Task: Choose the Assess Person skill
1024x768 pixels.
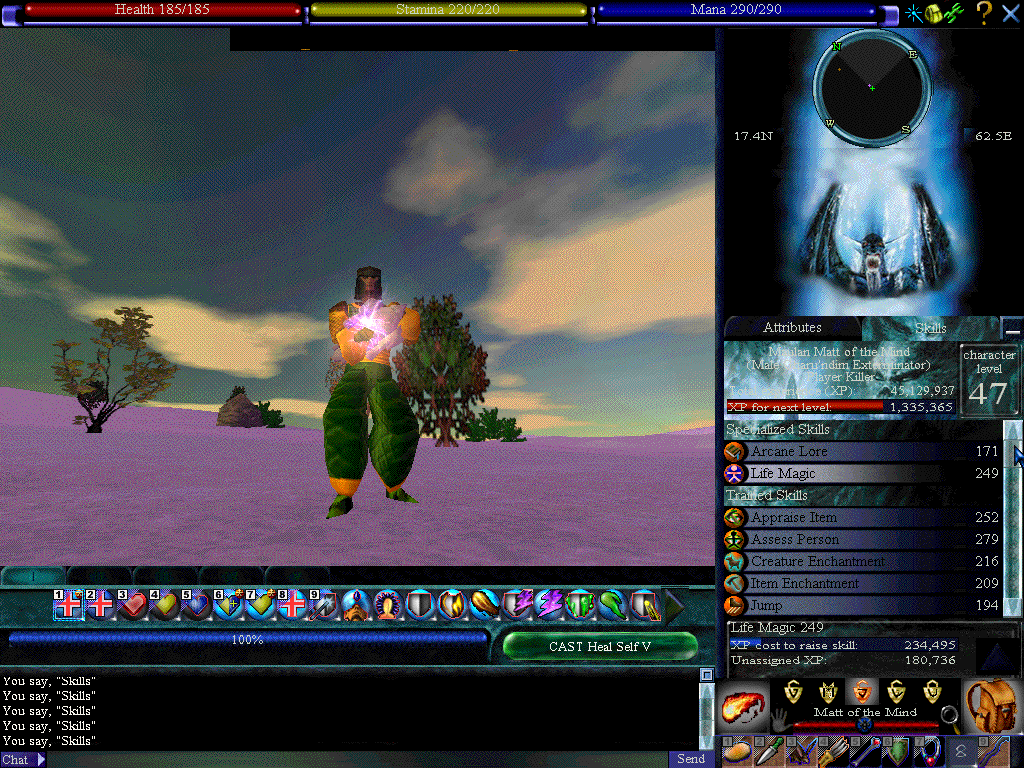Action: click(x=860, y=540)
